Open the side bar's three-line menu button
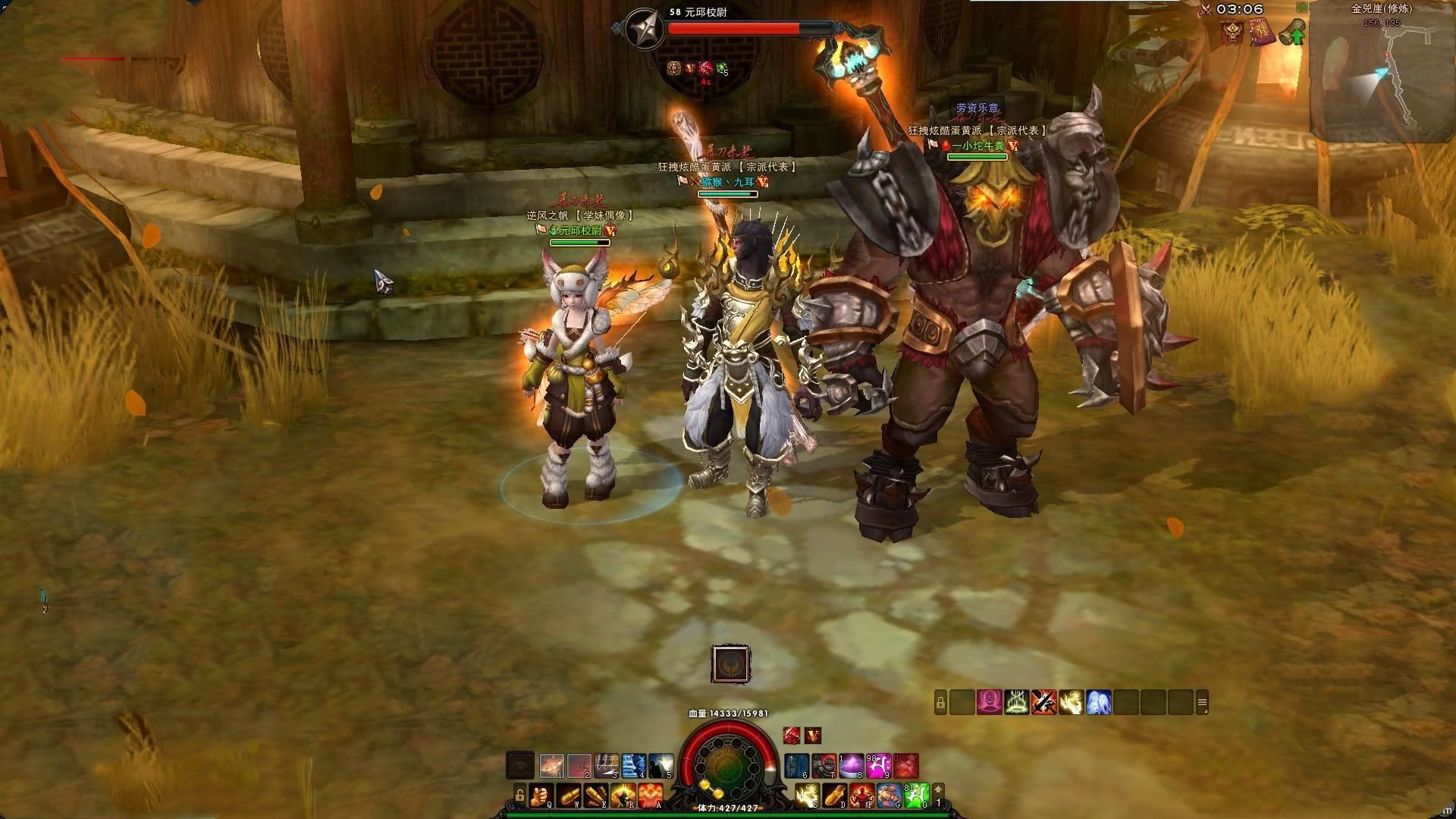This screenshot has height=819, width=1456. (x=1201, y=703)
